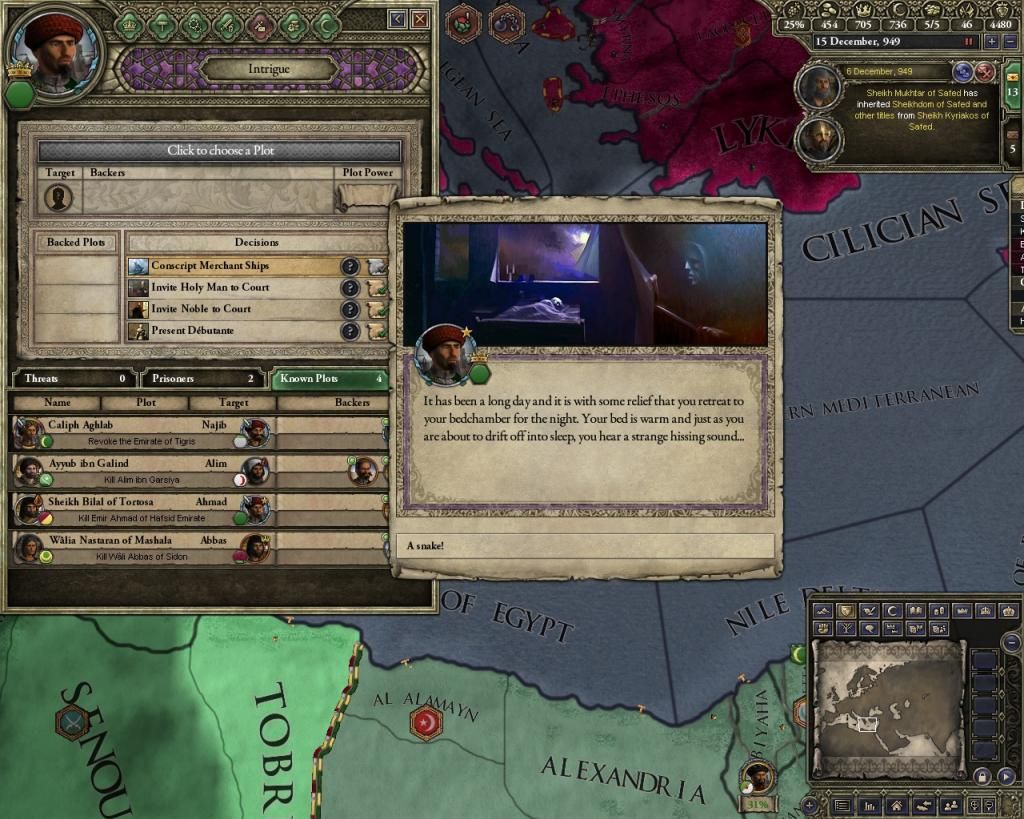The width and height of the screenshot is (1024, 819).
Task: Close the Intrigue panel with the X
Action: (x=421, y=19)
